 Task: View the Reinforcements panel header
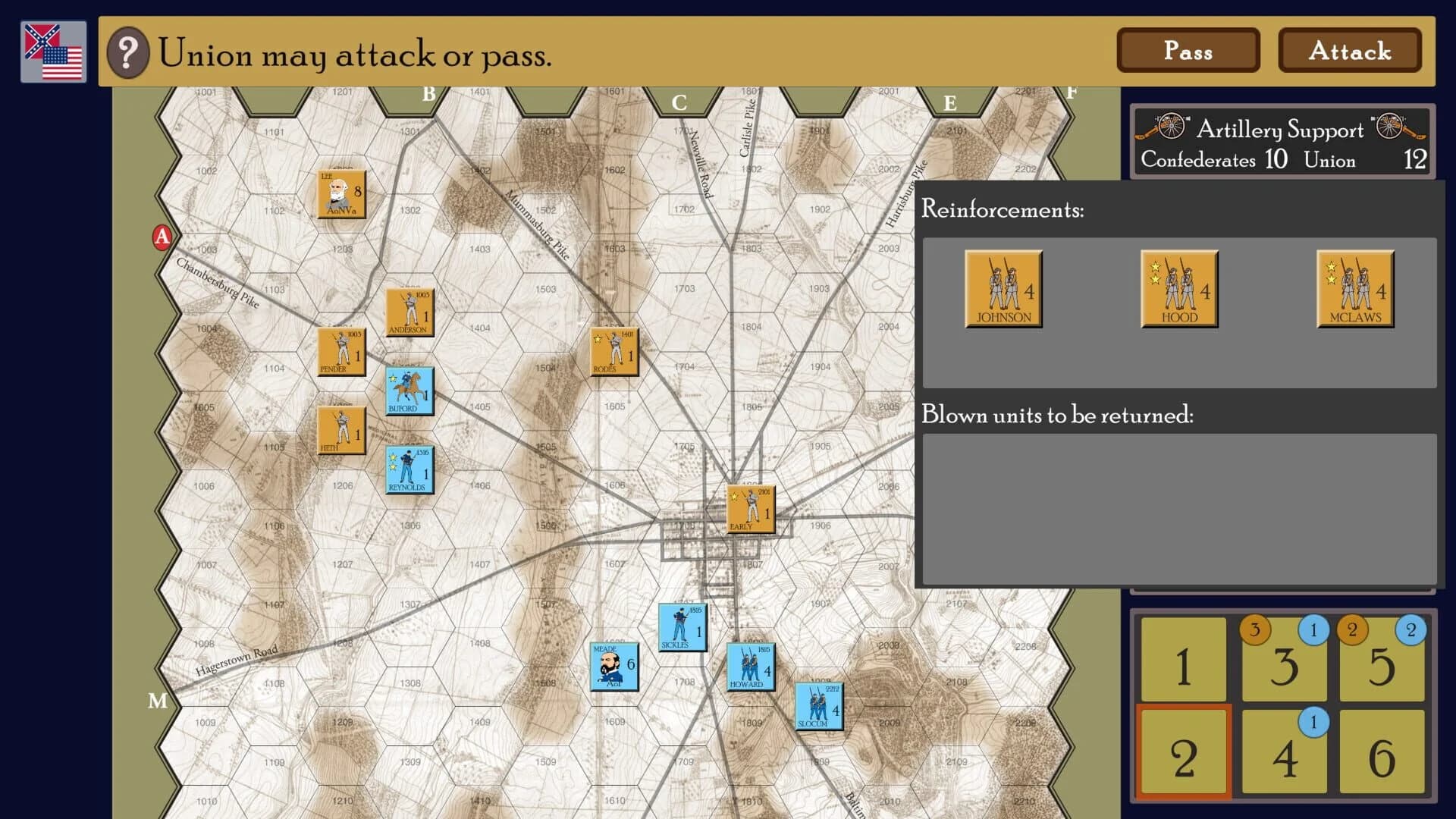coord(1003,210)
